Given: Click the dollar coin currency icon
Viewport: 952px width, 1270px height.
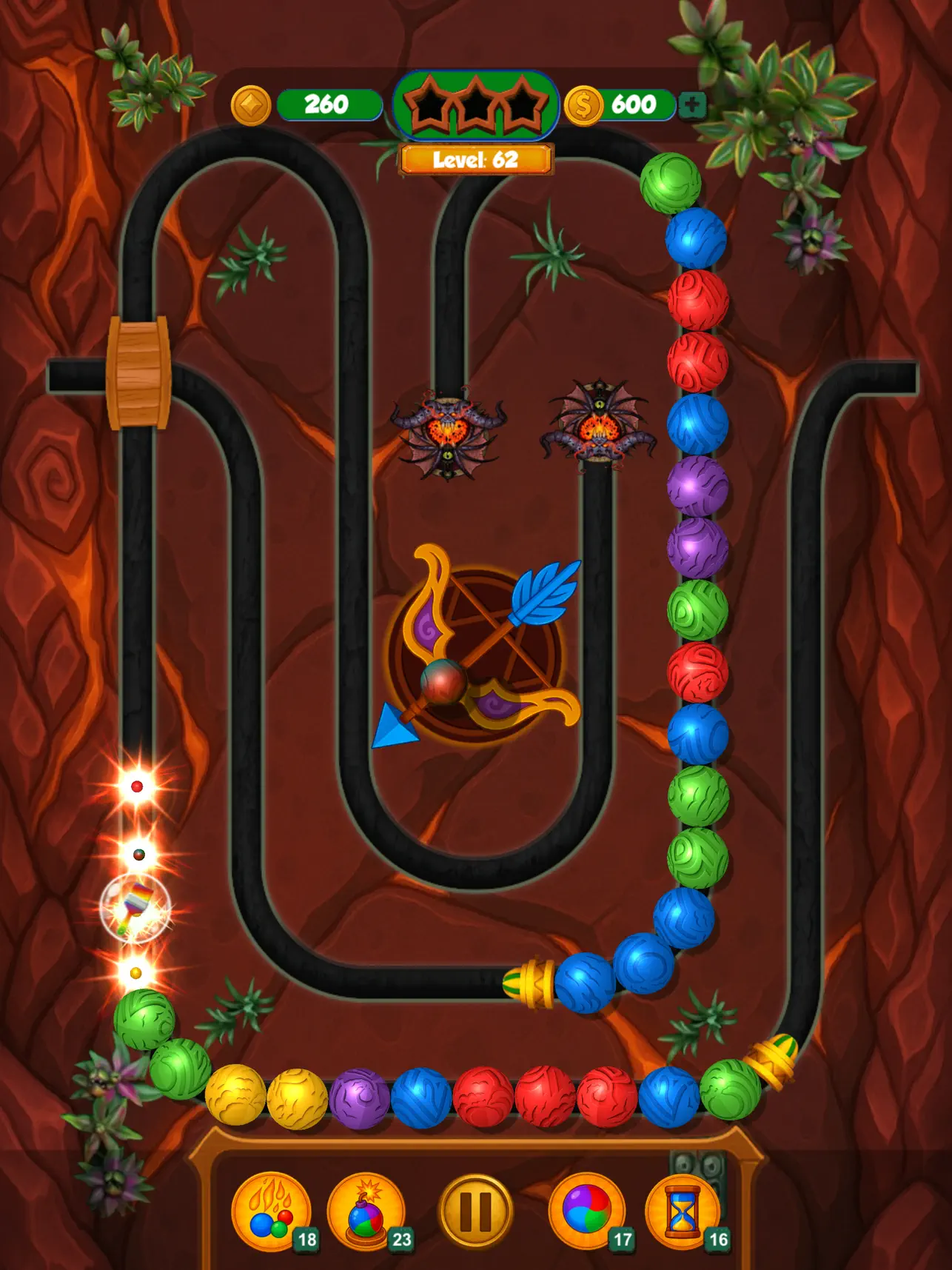Looking at the screenshot, I should tap(584, 104).
